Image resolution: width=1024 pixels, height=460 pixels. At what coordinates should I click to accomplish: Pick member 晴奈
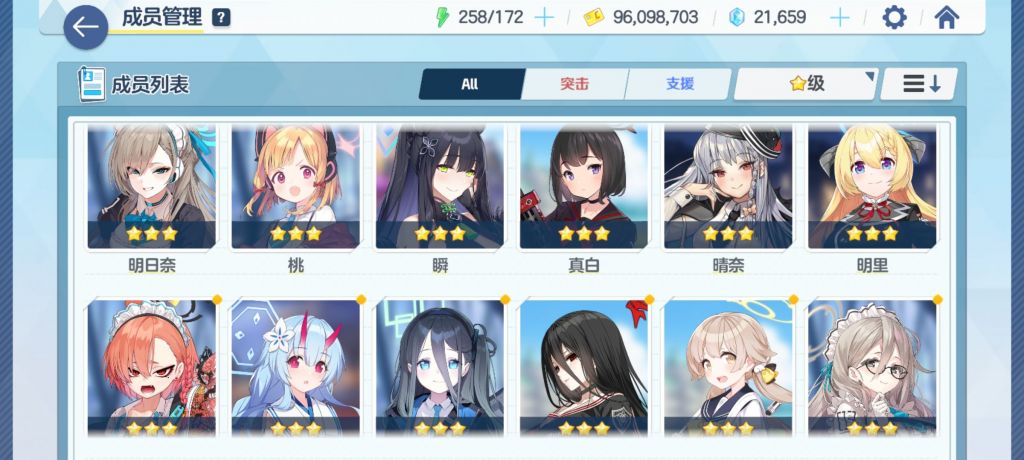pyautogui.click(x=727, y=190)
